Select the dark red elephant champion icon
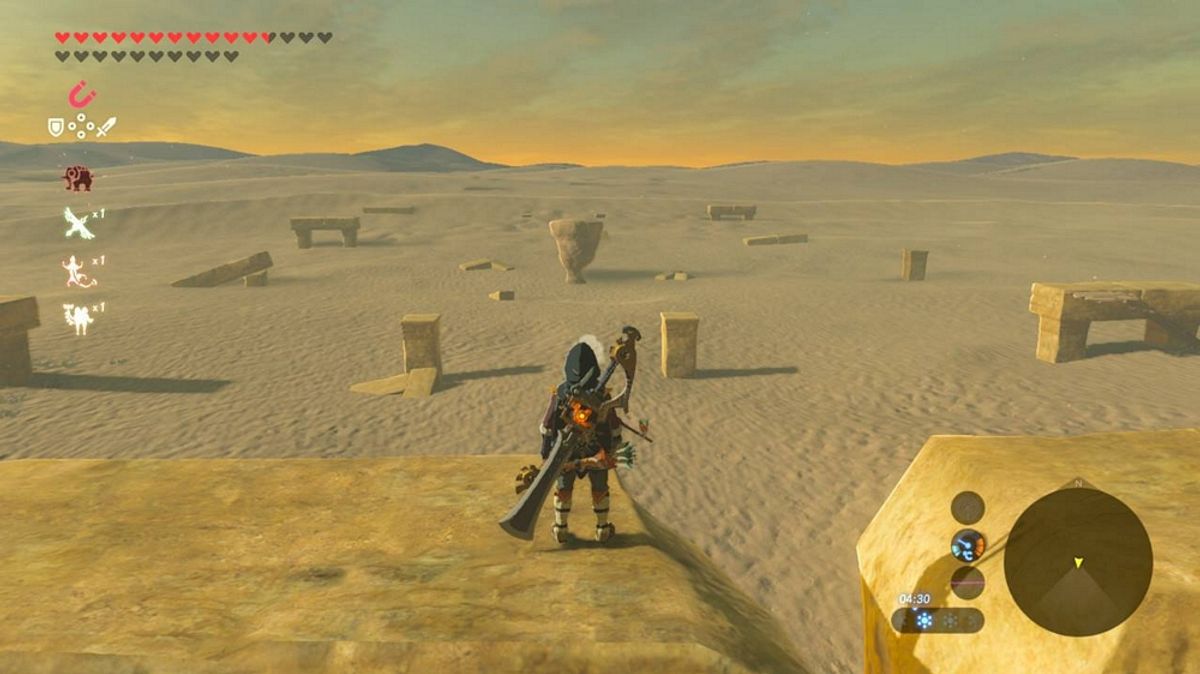 pyautogui.click(x=78, y=178)
